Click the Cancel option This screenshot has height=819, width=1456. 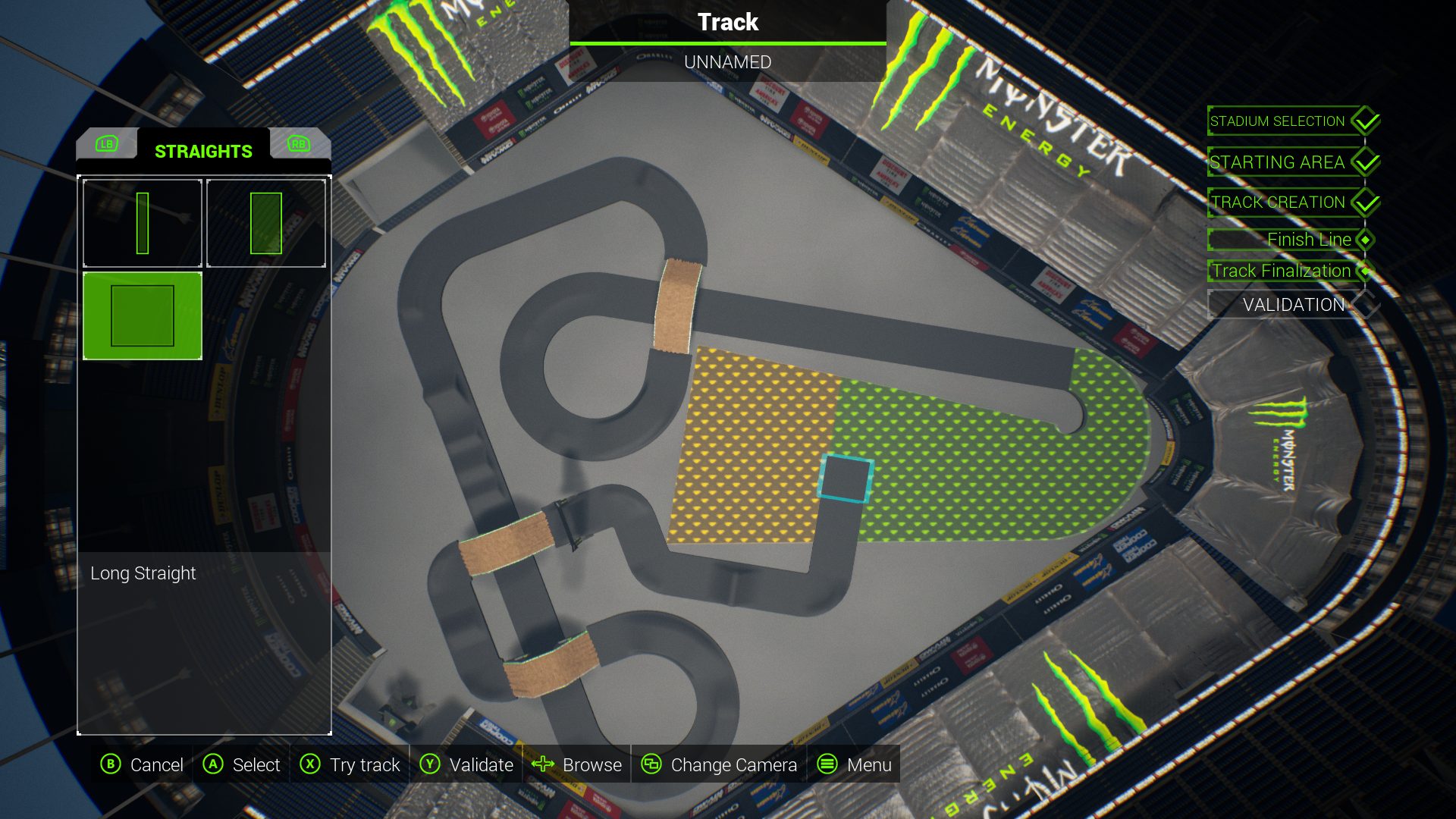tap(143, 764)
